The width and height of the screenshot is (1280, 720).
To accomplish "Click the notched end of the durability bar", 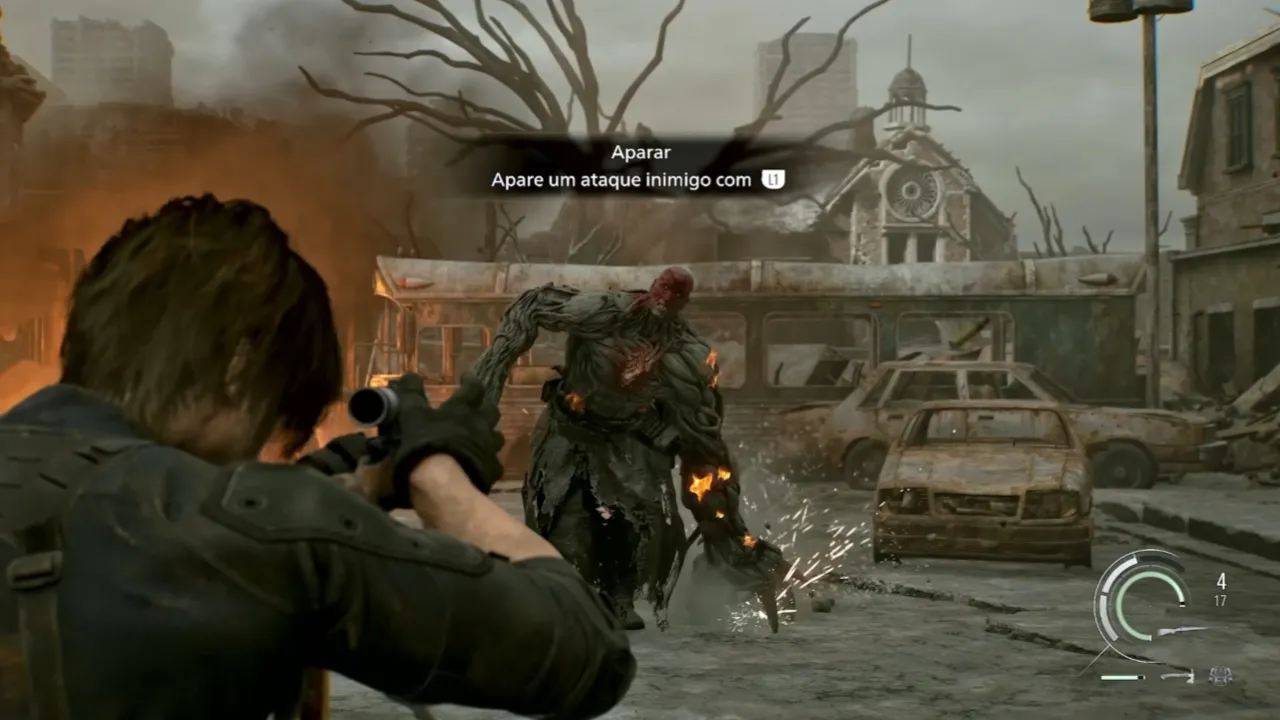I will tap(1141, 676).
